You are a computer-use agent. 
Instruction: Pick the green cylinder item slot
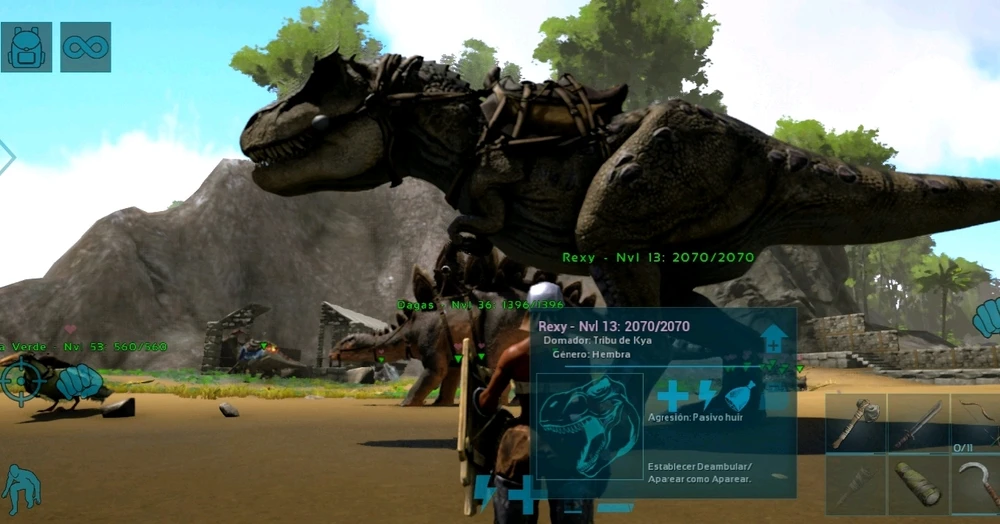click(917, 485)
